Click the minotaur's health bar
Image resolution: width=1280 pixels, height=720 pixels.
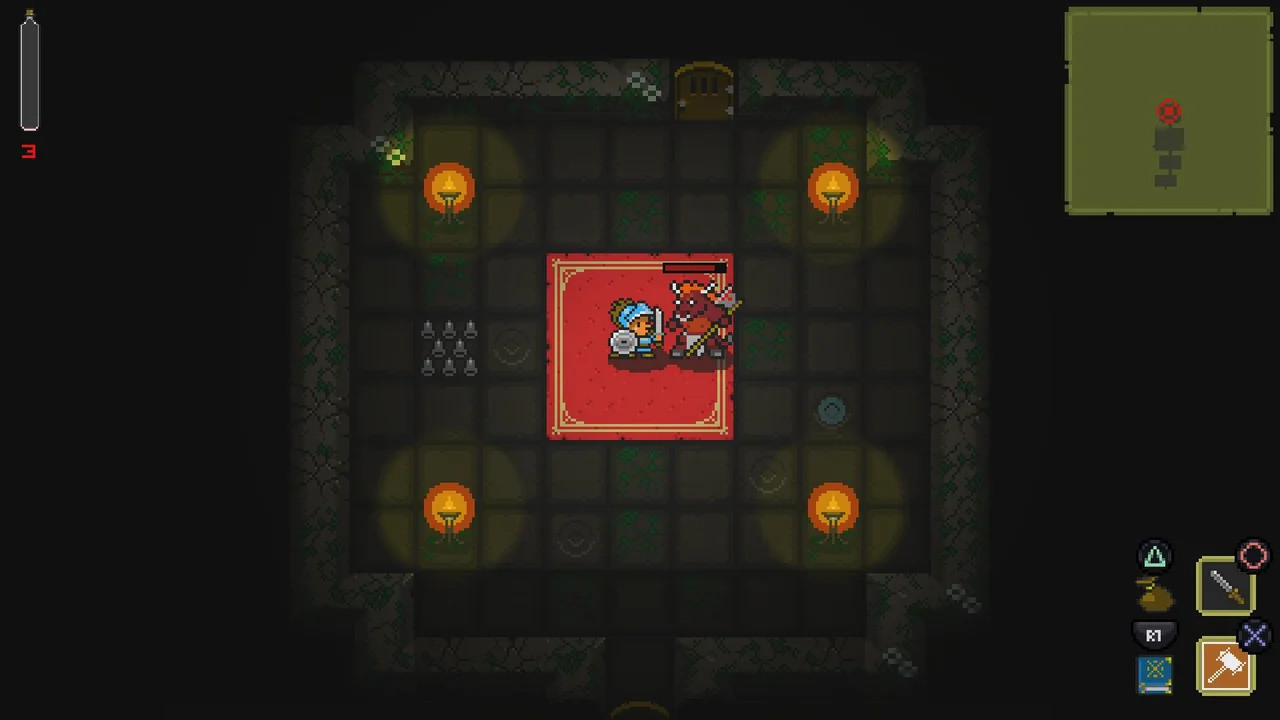coord(694,267)
